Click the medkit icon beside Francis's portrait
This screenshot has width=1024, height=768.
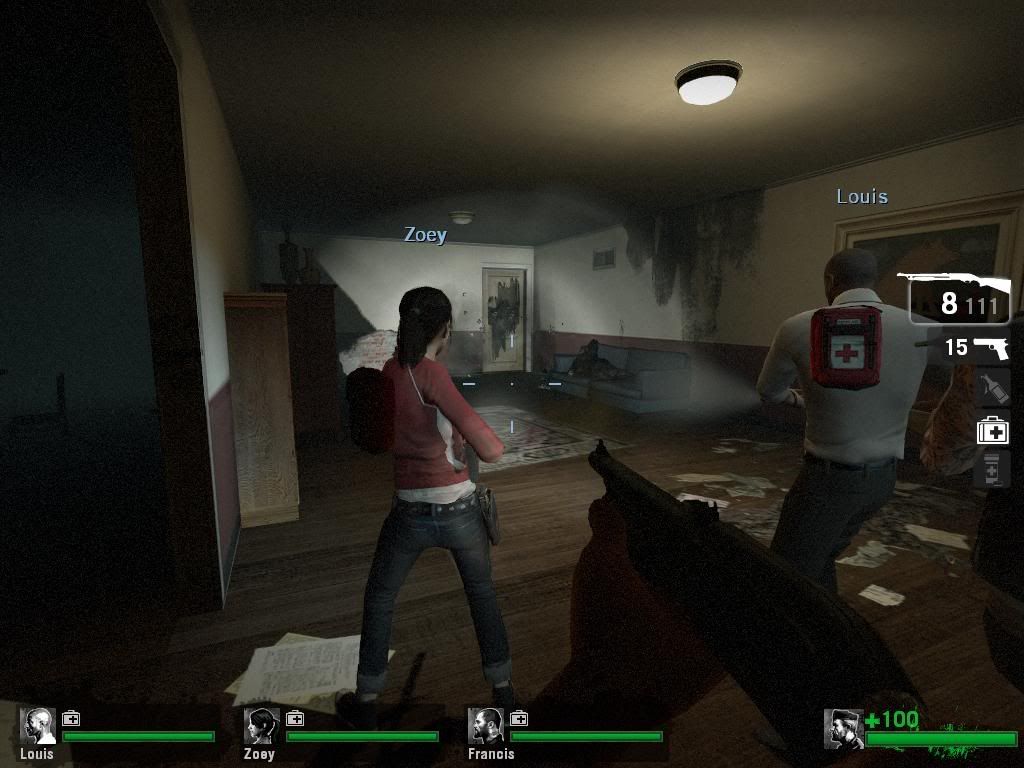pos(519,718)
